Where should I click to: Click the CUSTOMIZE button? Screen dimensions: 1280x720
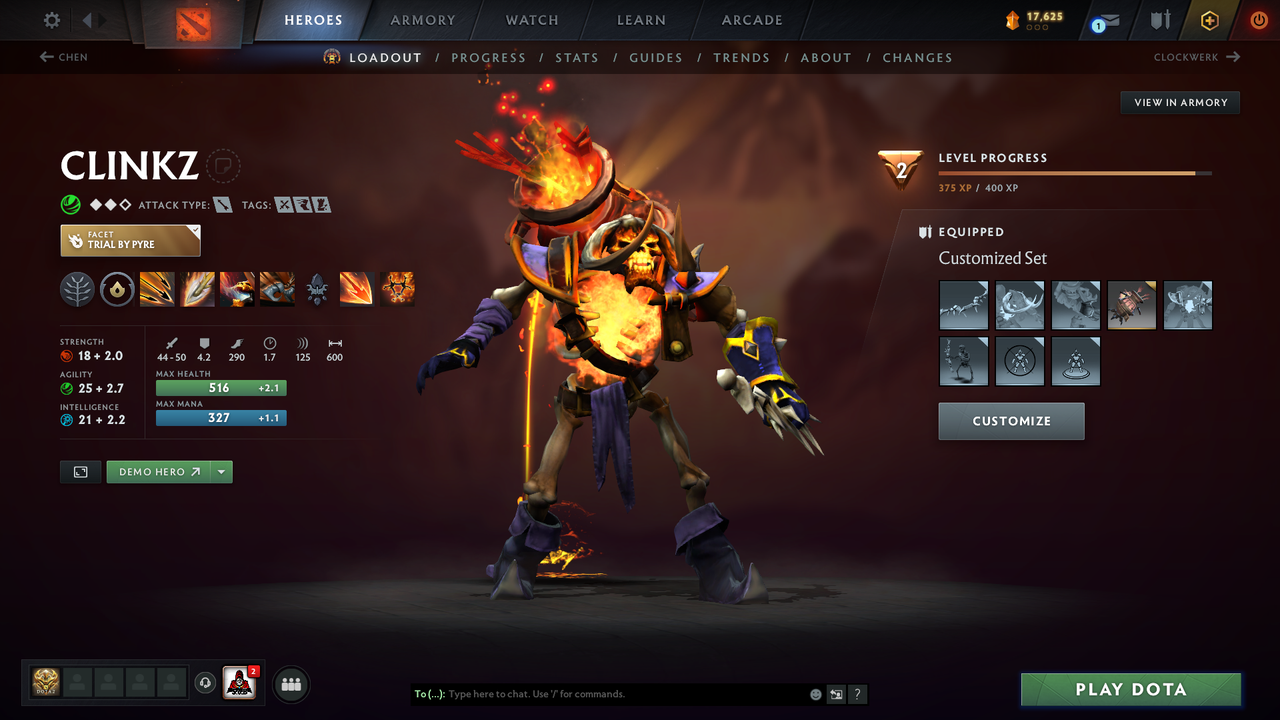(1010, 420)
